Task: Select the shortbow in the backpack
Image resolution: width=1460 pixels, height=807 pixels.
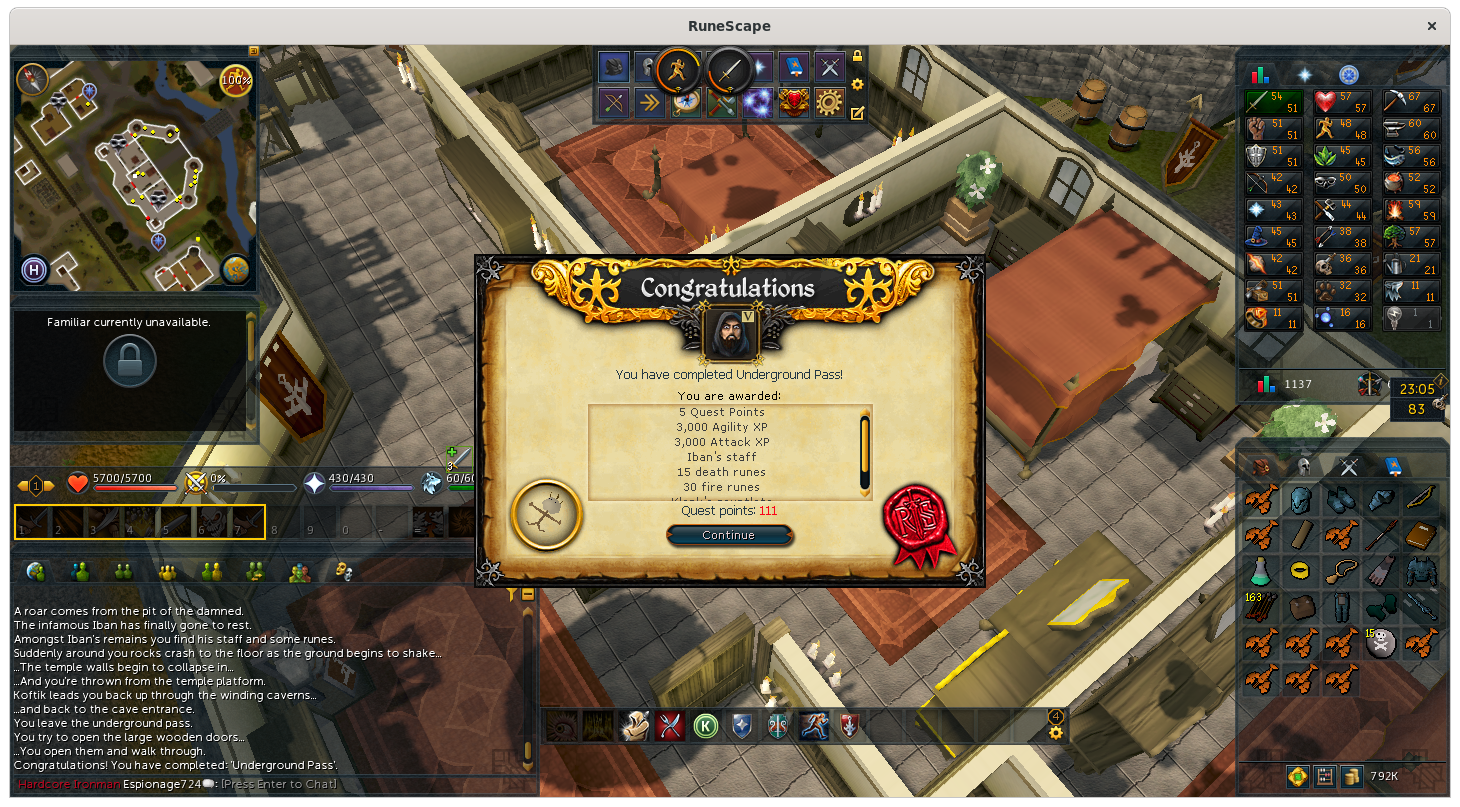Action: 1420,499
